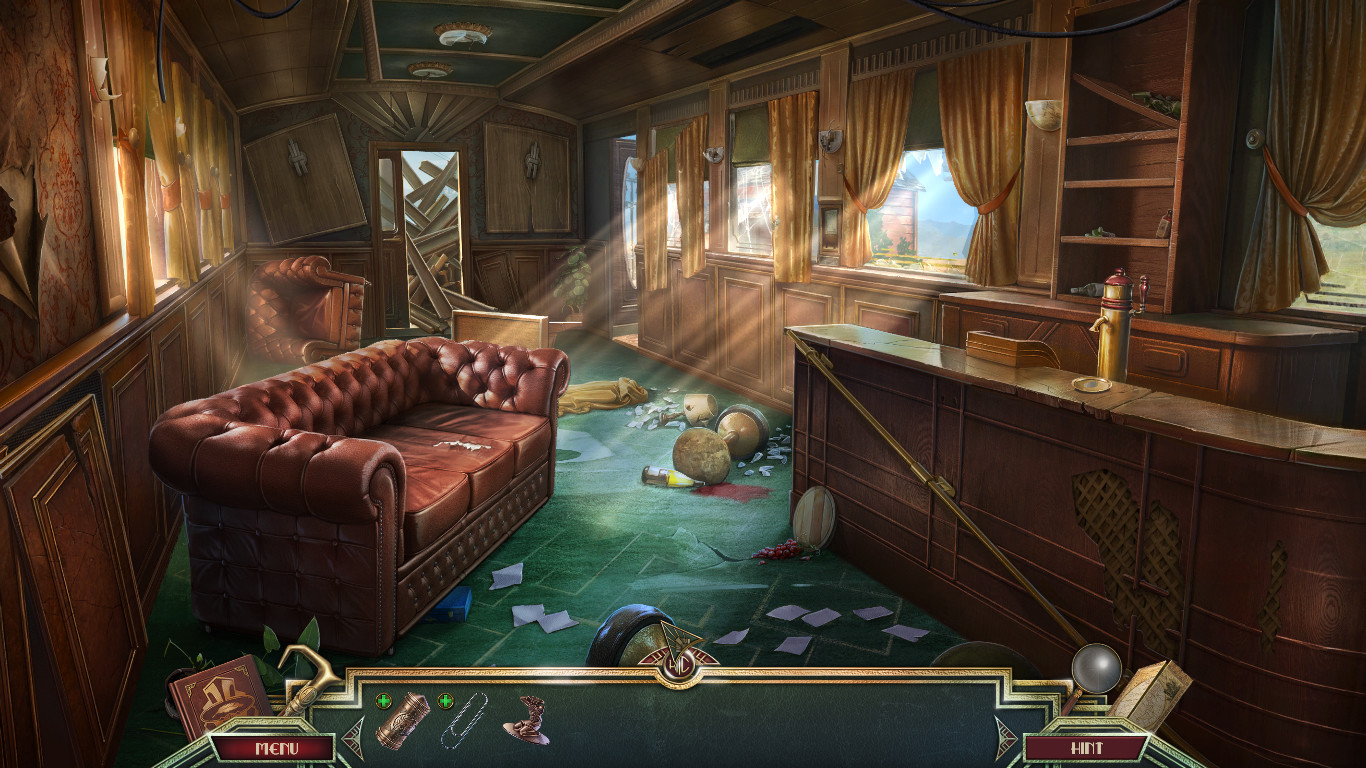Use the Hint button
This screenshot has width=1366, height=768.
[x=1086, y=747]
